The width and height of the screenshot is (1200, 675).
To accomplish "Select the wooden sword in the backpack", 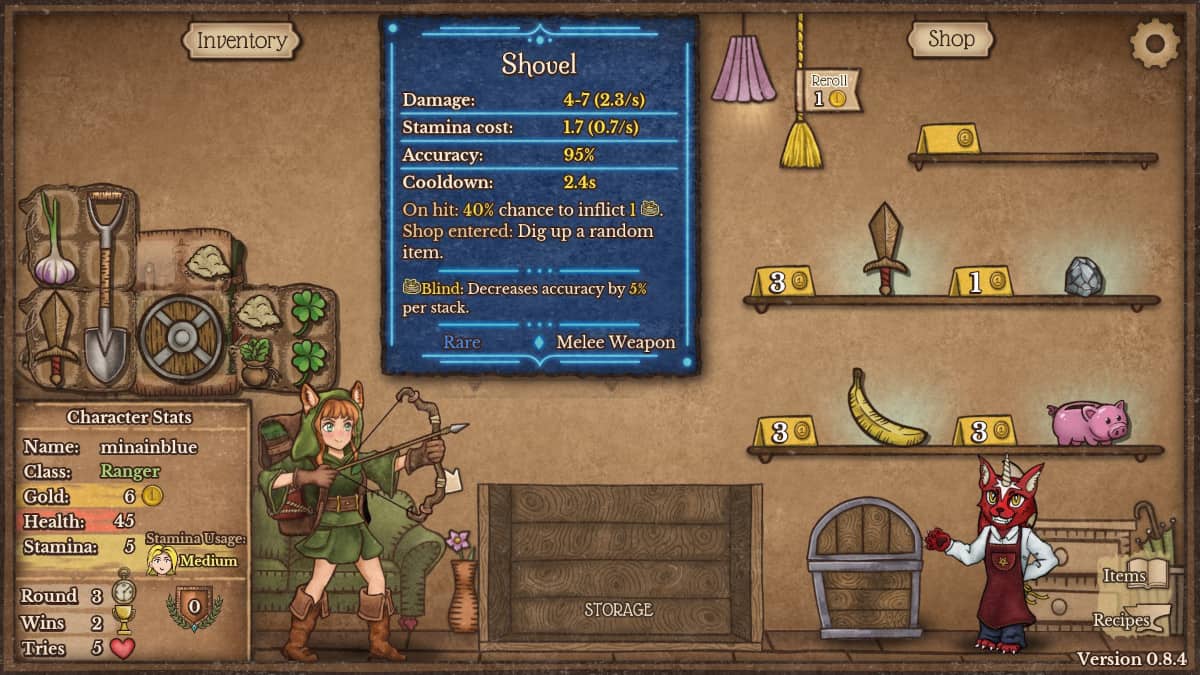I will (54, 337).
